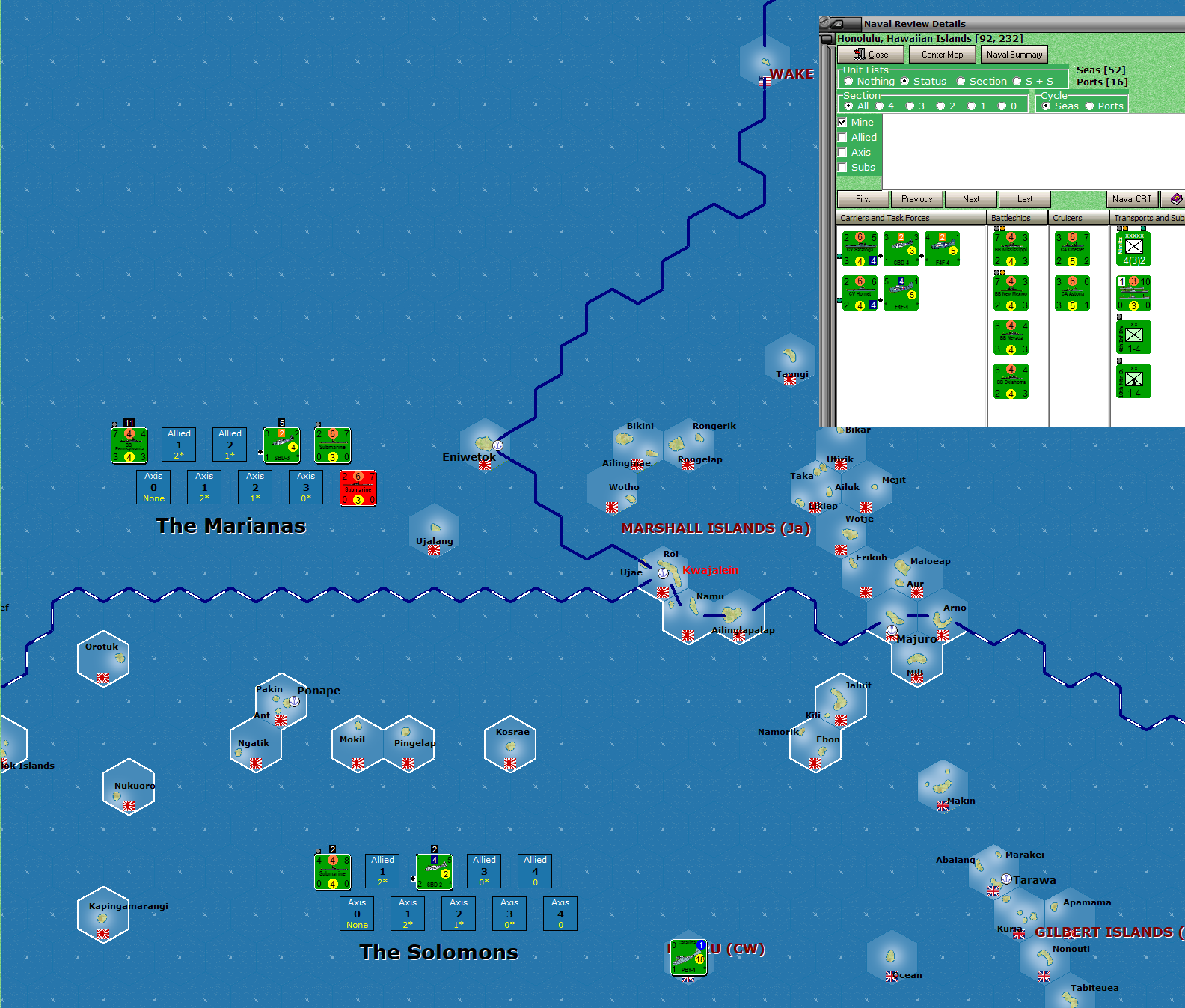1185x1008 pixels.
Task: Open the Naval Summary
Action: click(1014, 54)
